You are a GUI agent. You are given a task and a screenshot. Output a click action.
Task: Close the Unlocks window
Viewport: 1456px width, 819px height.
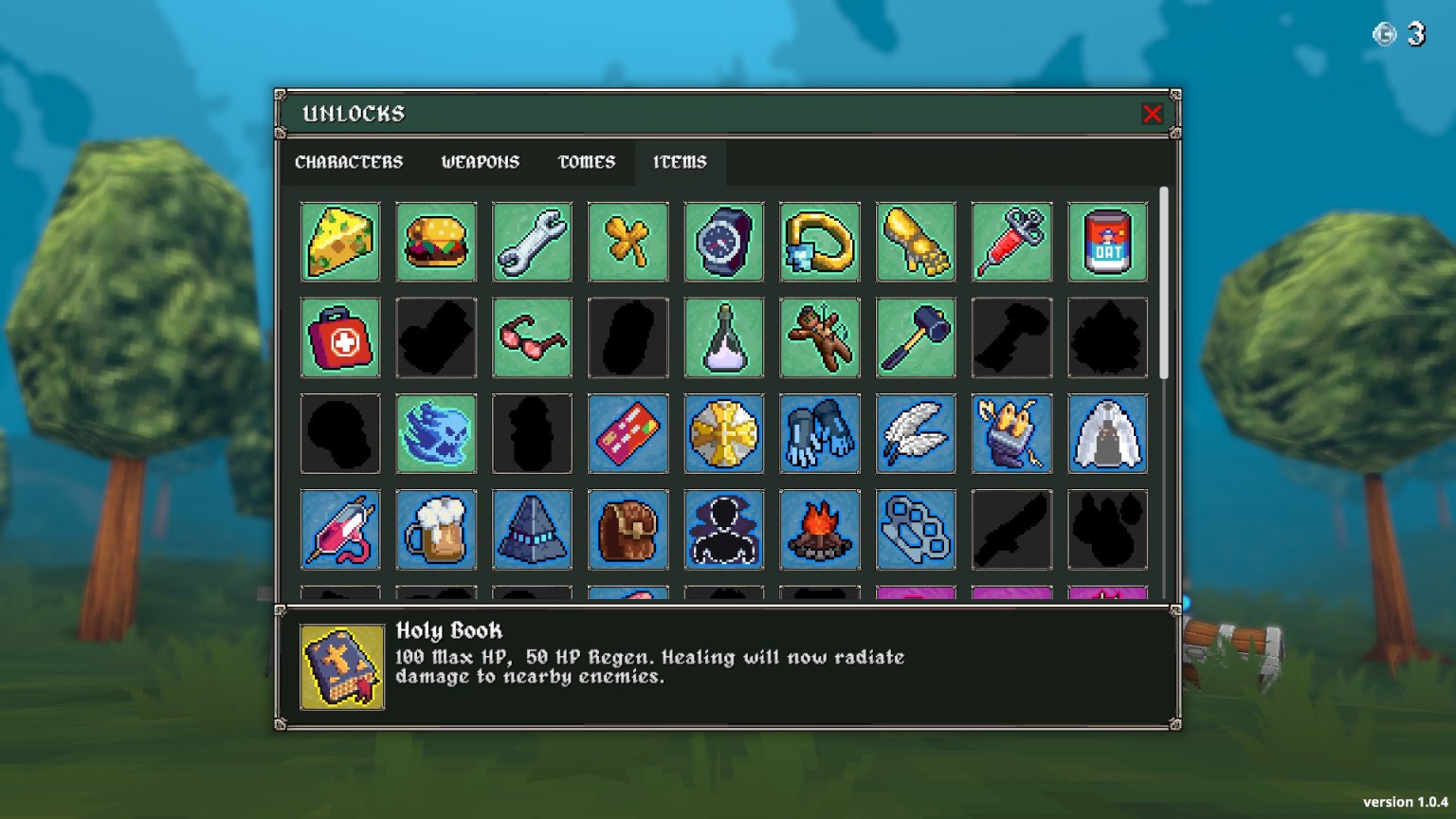[1153, 114]
